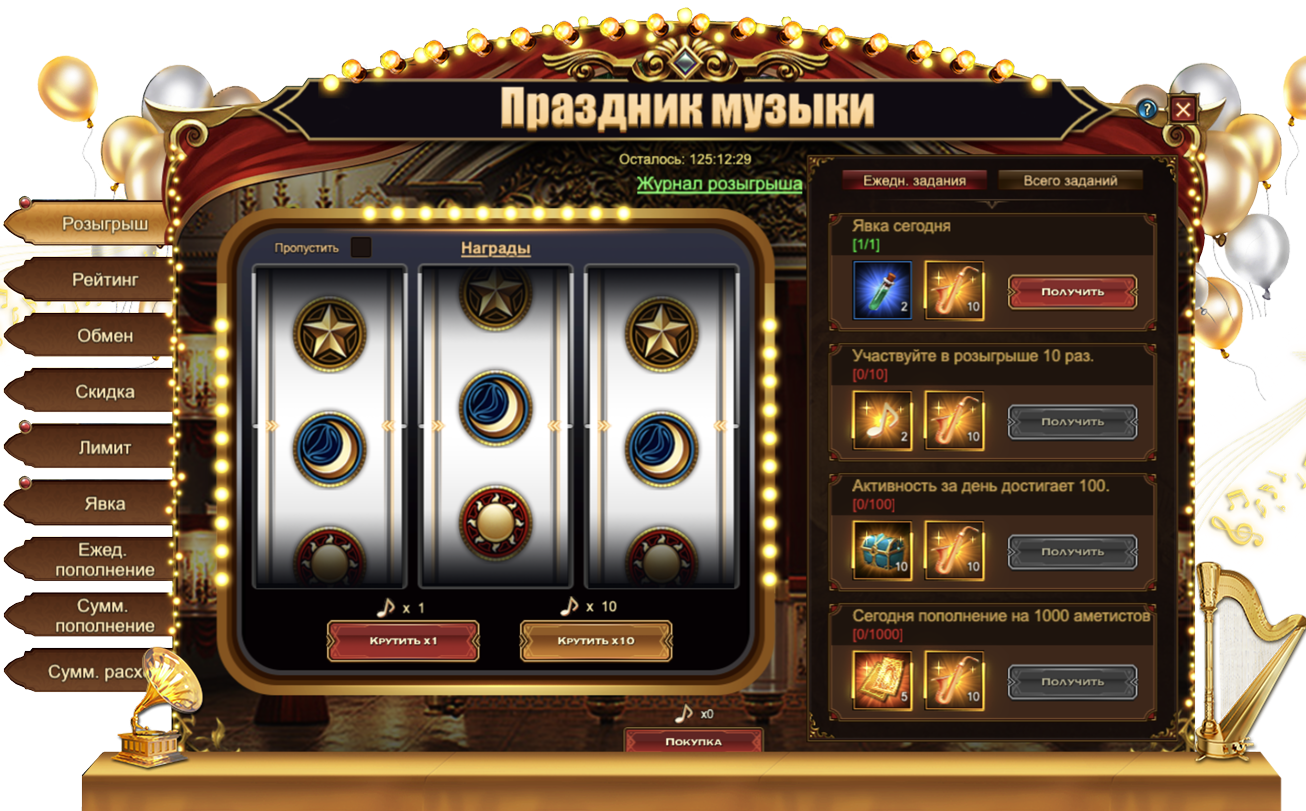The image size is (1306, 811).
Task: Open the Обмен side menu entry
Action: [104, 336]
